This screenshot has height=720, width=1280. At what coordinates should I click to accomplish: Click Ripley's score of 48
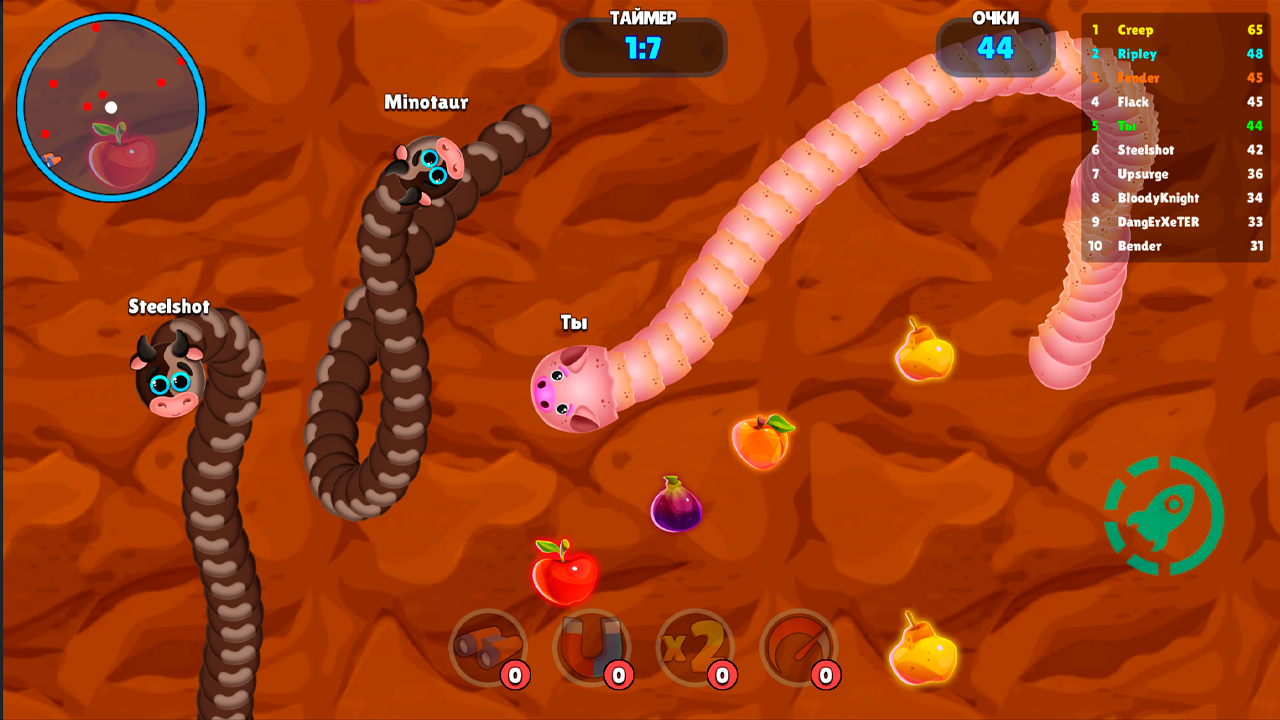click(1254, 54)
